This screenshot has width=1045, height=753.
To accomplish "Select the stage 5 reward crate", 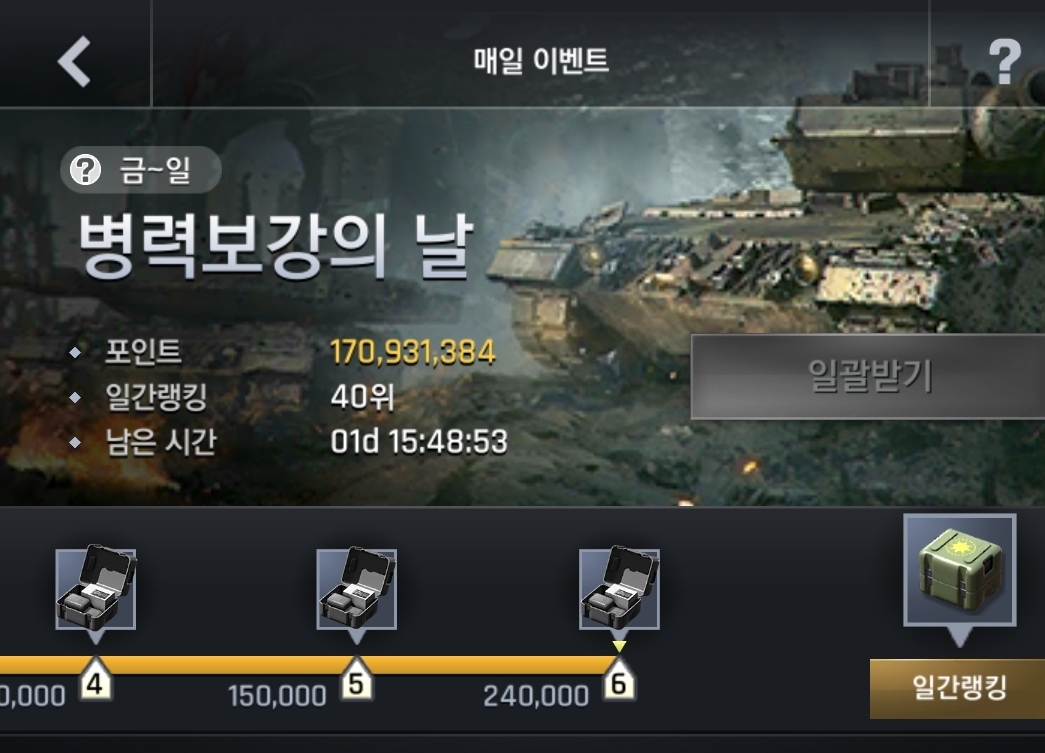I will (x=356, y=590).
